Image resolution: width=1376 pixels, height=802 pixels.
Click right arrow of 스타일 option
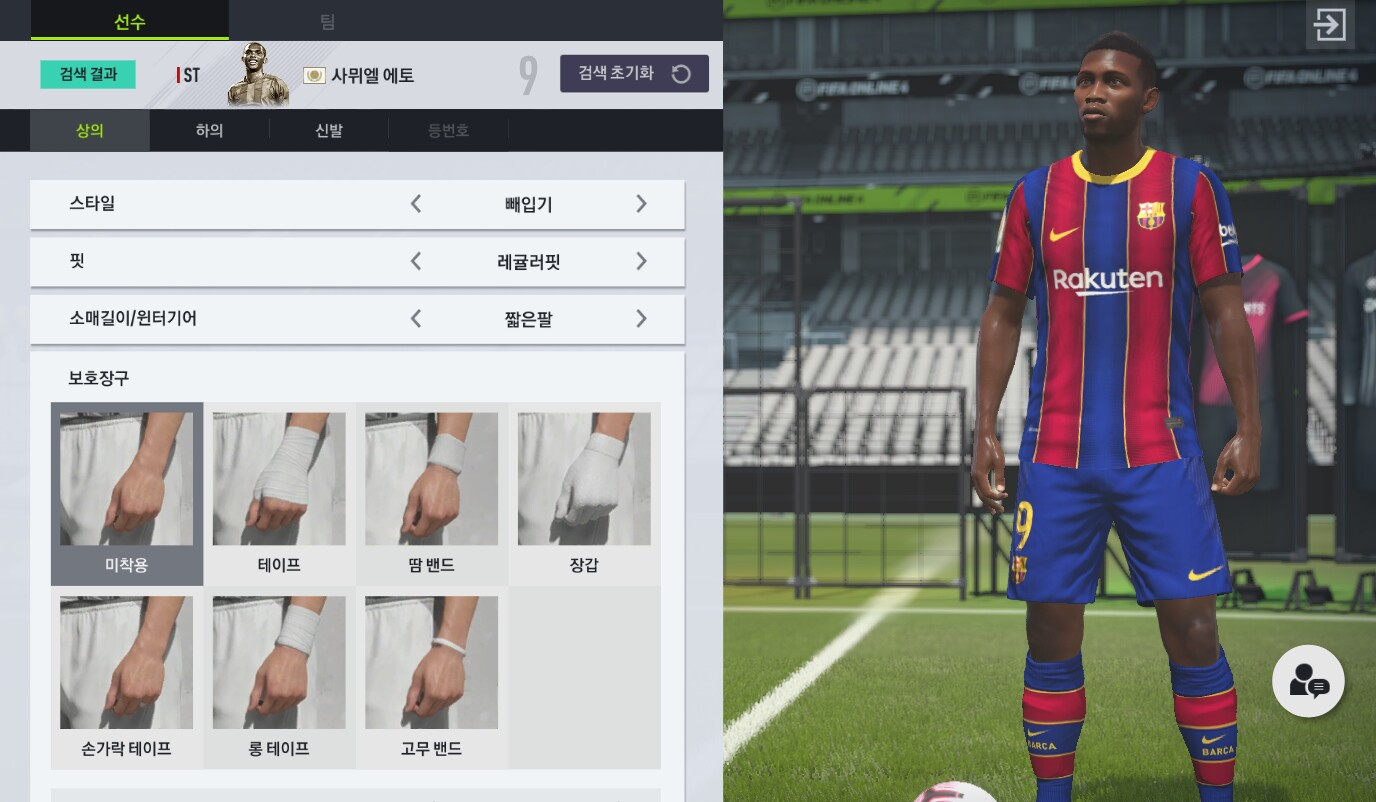click(x=641, y=204)
